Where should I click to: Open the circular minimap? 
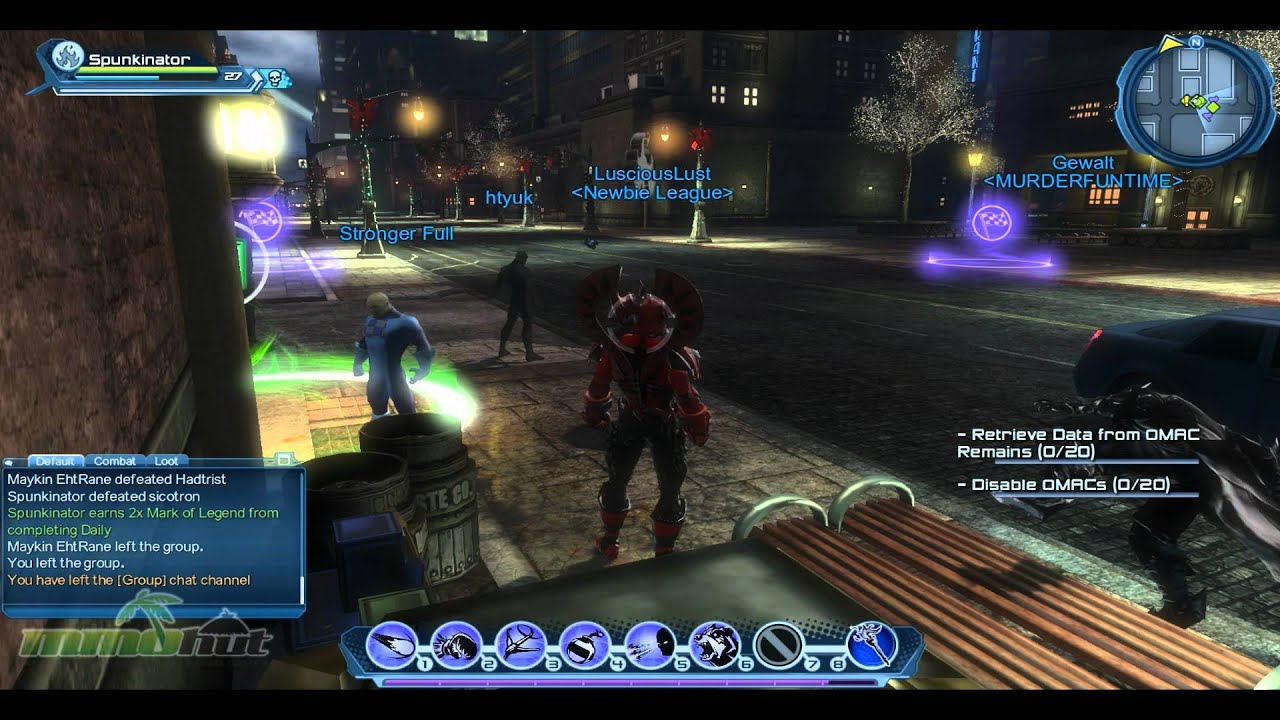pos(1195,101)
